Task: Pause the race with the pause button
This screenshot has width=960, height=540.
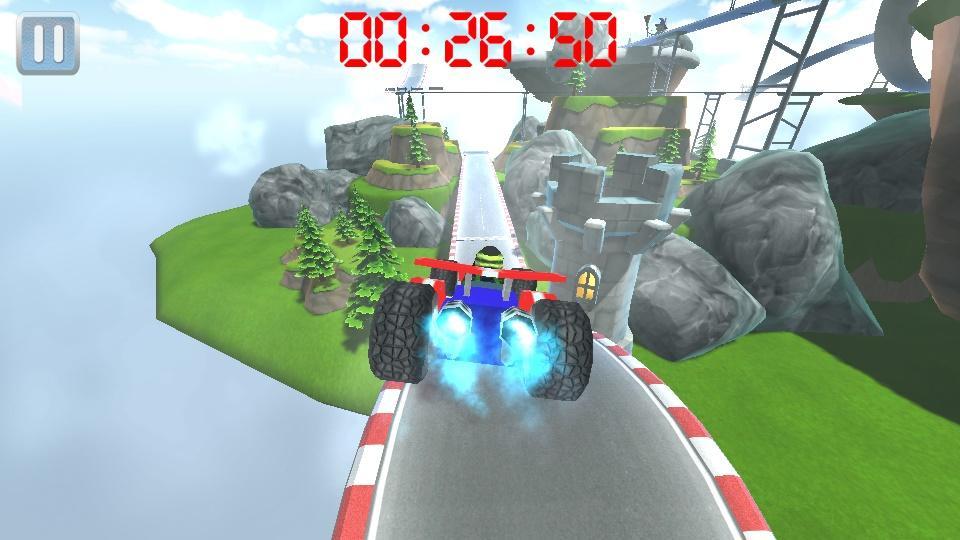Action: (48, 43)
